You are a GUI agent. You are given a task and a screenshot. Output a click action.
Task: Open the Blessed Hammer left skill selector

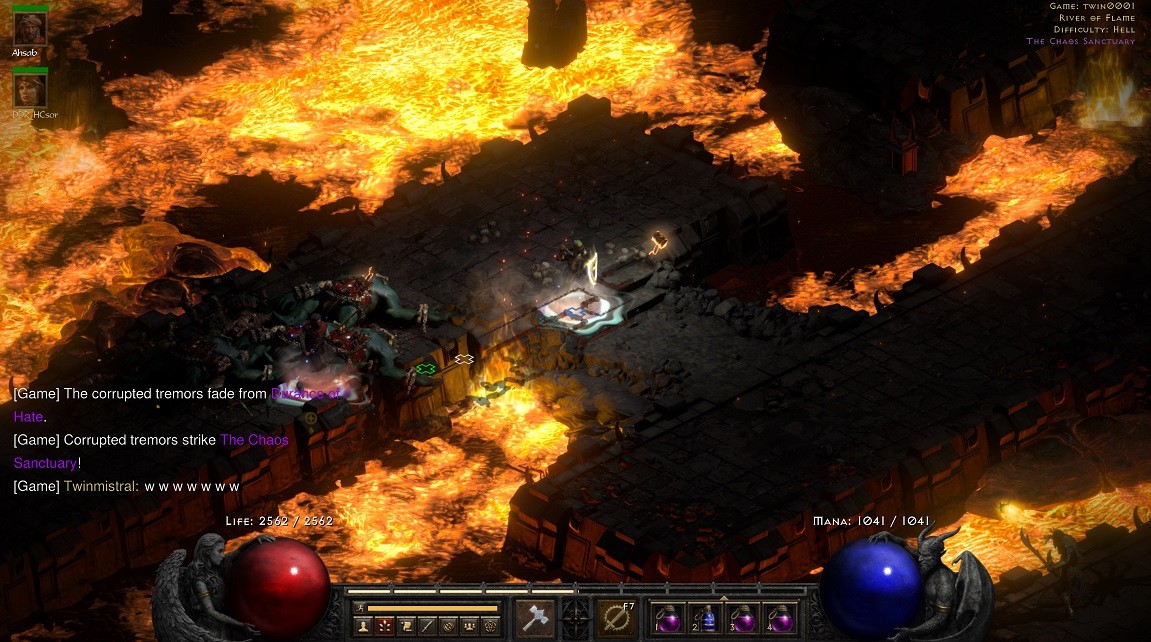tap(534, 618)
